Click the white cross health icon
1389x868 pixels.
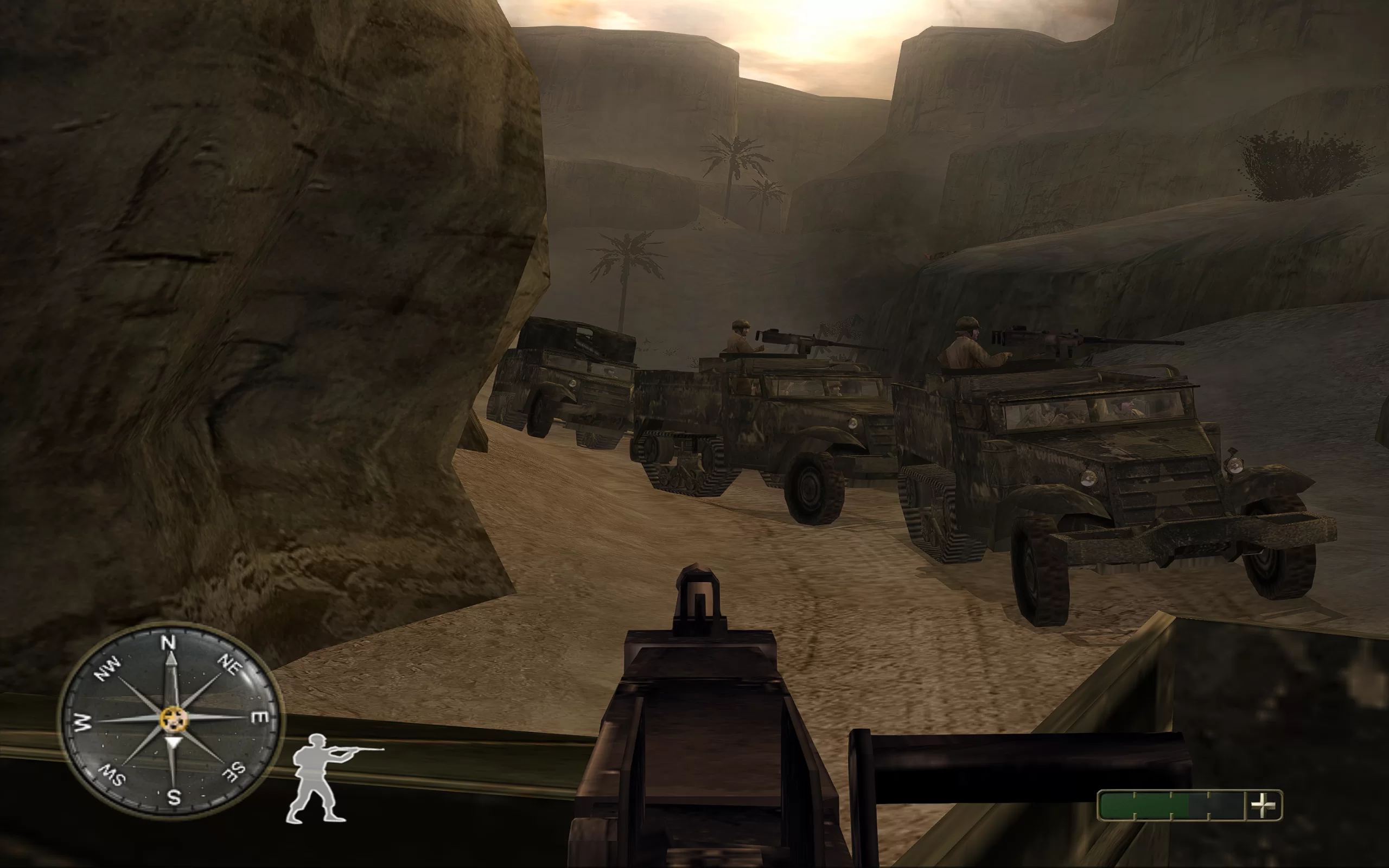[1263, 805]
